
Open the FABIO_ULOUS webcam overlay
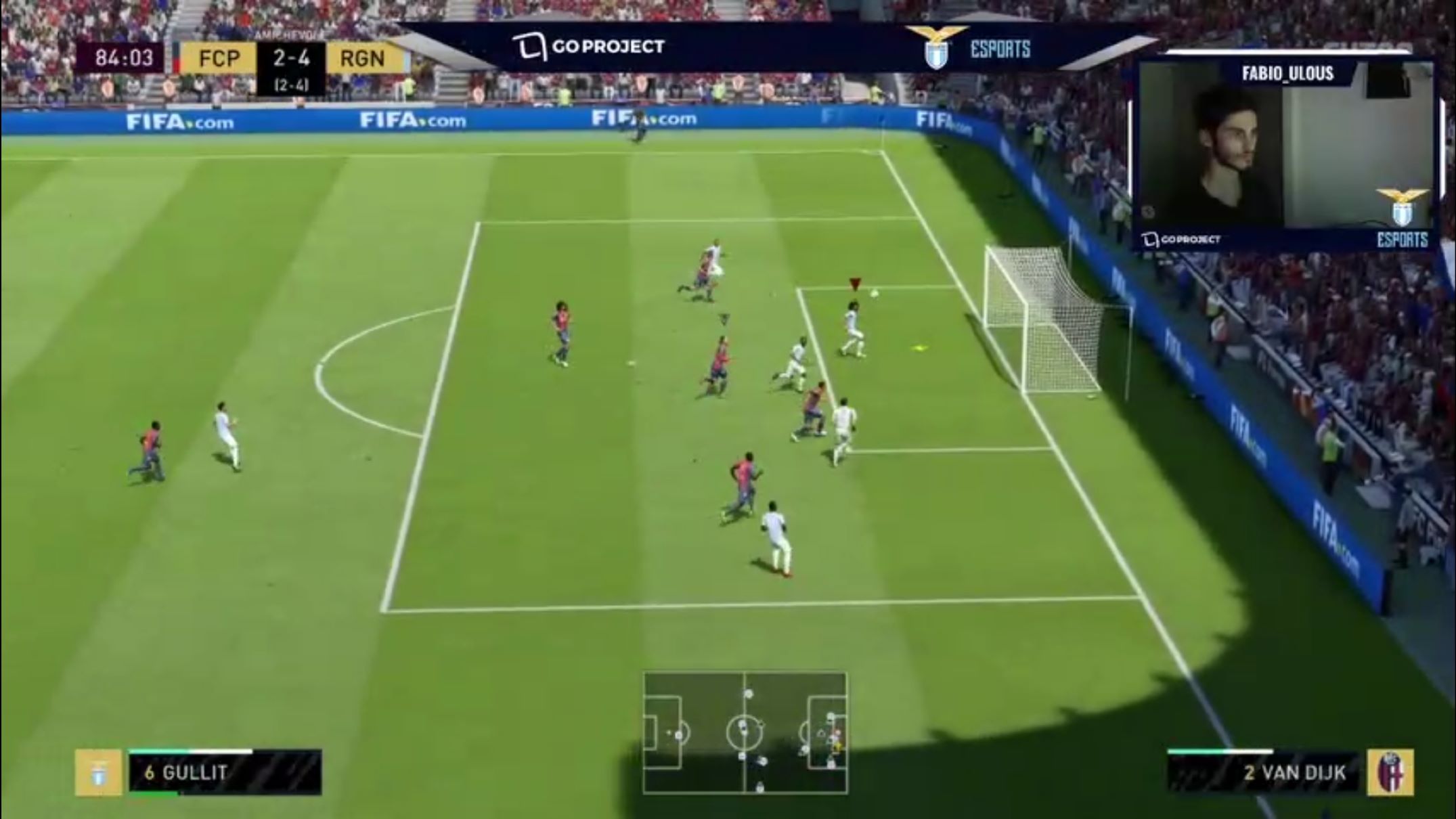point(1286,154)
